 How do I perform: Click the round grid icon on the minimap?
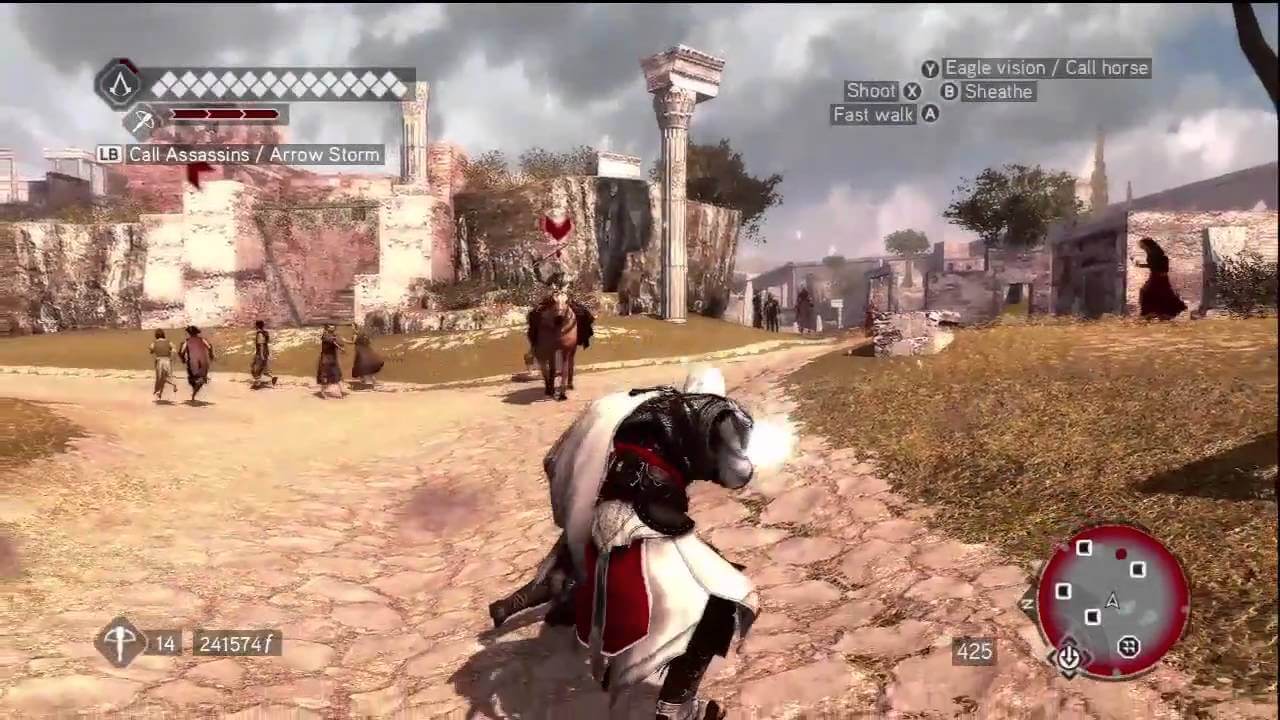click(x=1129, y=647)
